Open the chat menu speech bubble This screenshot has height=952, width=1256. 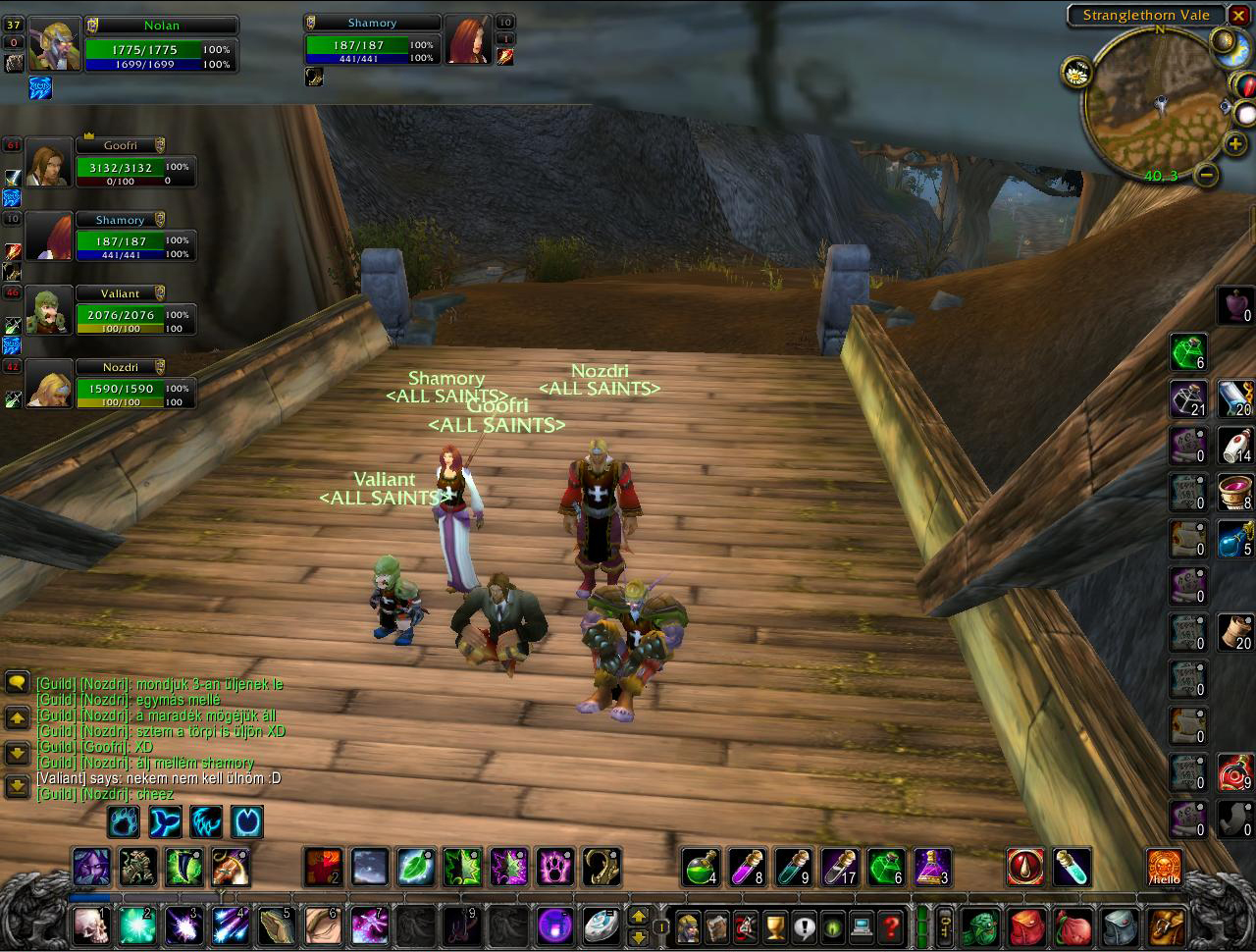point(17,682)
